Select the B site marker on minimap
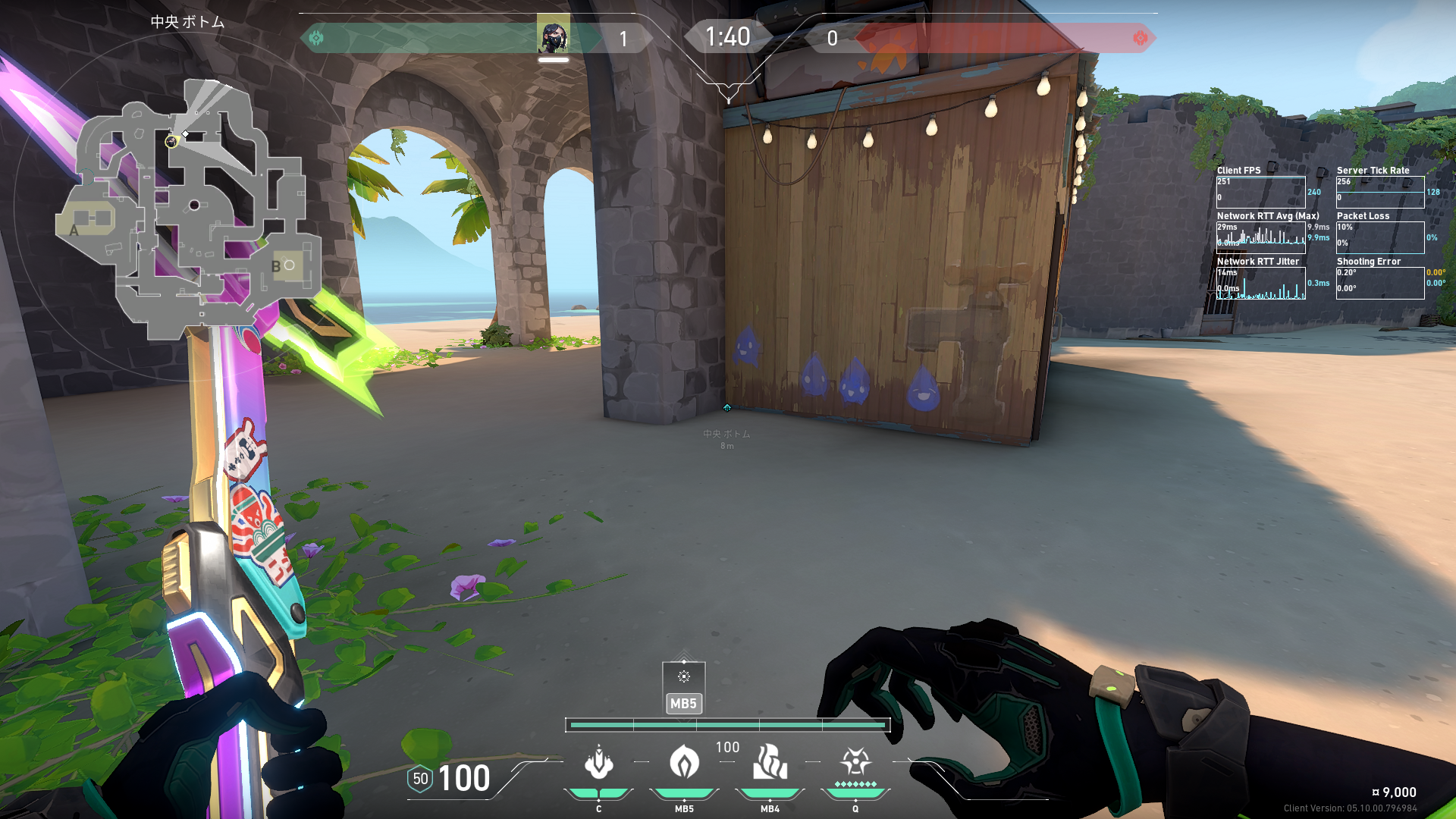Screen dimensions: 1456x819 [276, 266]
